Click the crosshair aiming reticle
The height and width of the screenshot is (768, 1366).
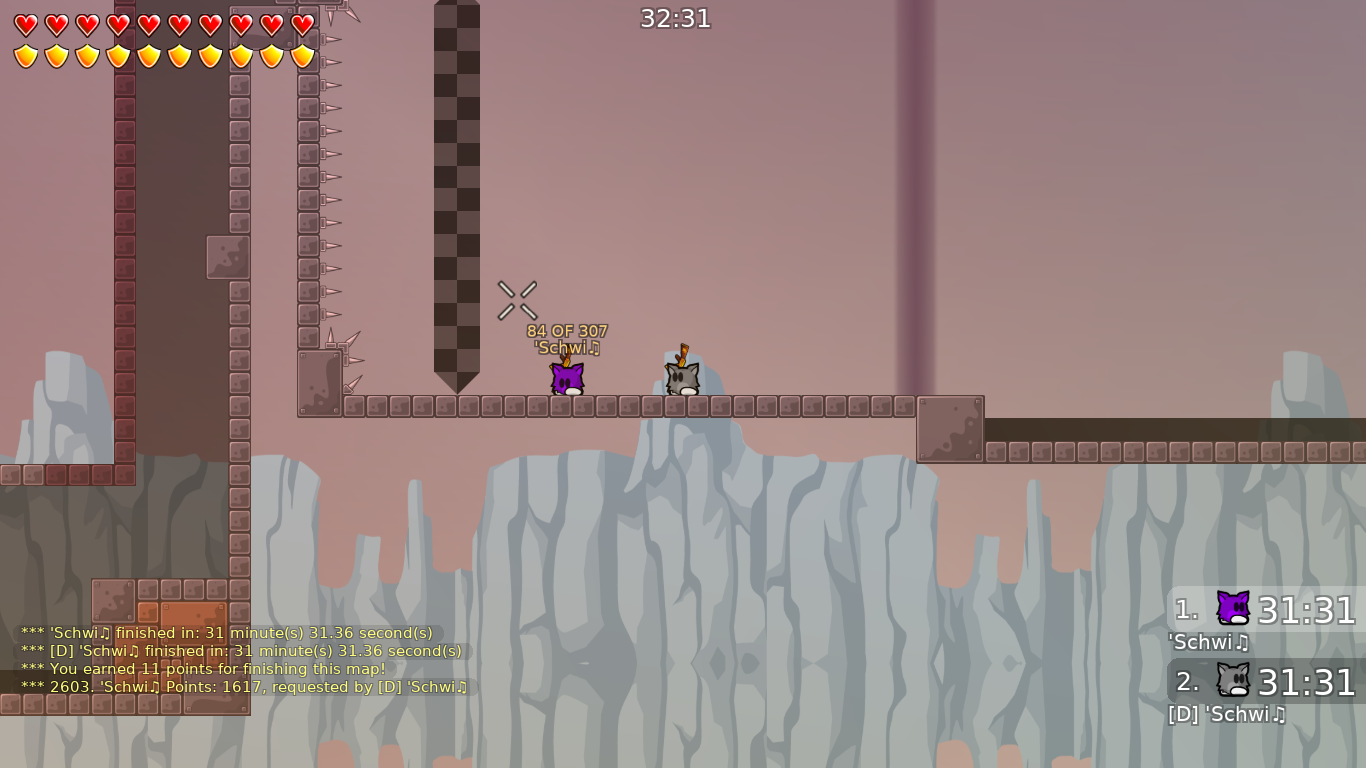click(x=517, y=301)
